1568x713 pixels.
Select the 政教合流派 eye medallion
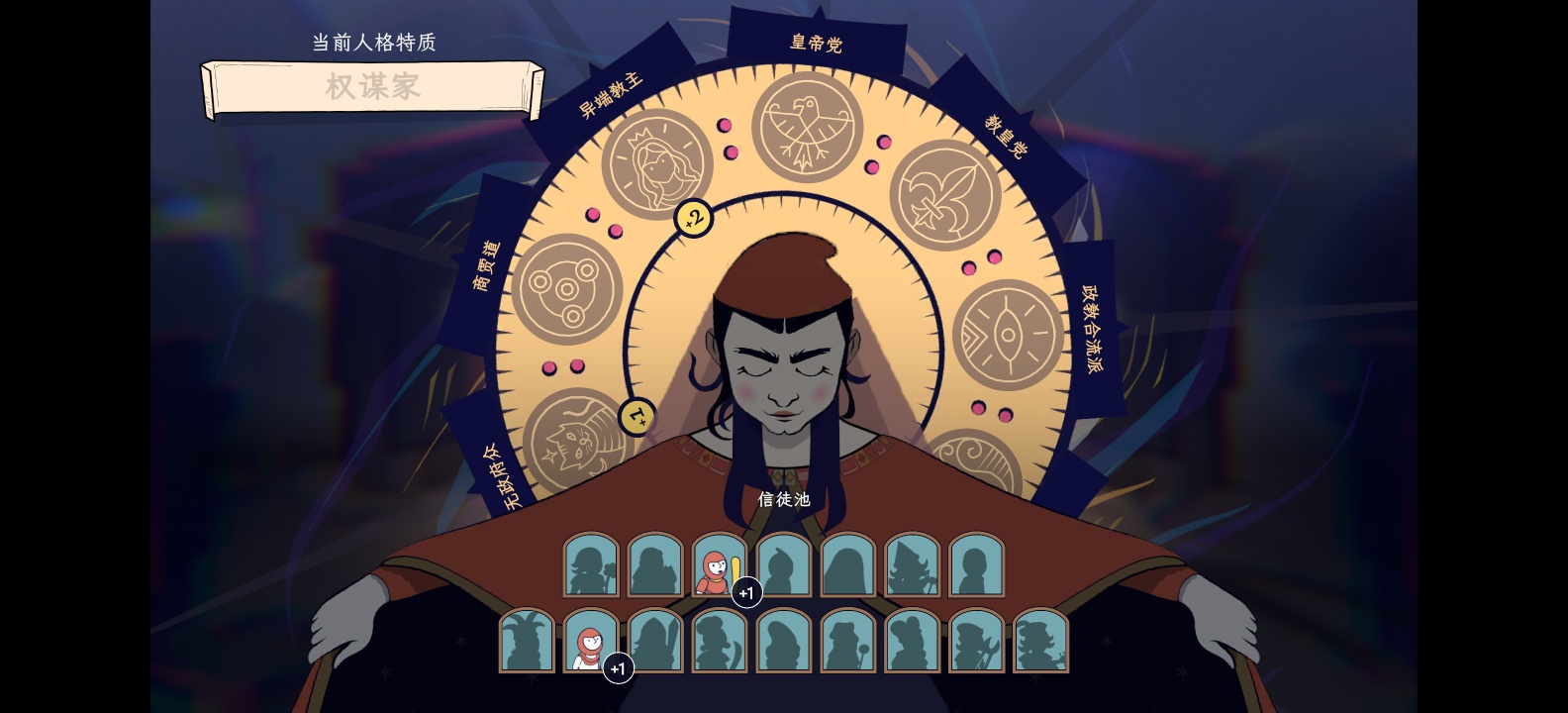click(1009, 332)
